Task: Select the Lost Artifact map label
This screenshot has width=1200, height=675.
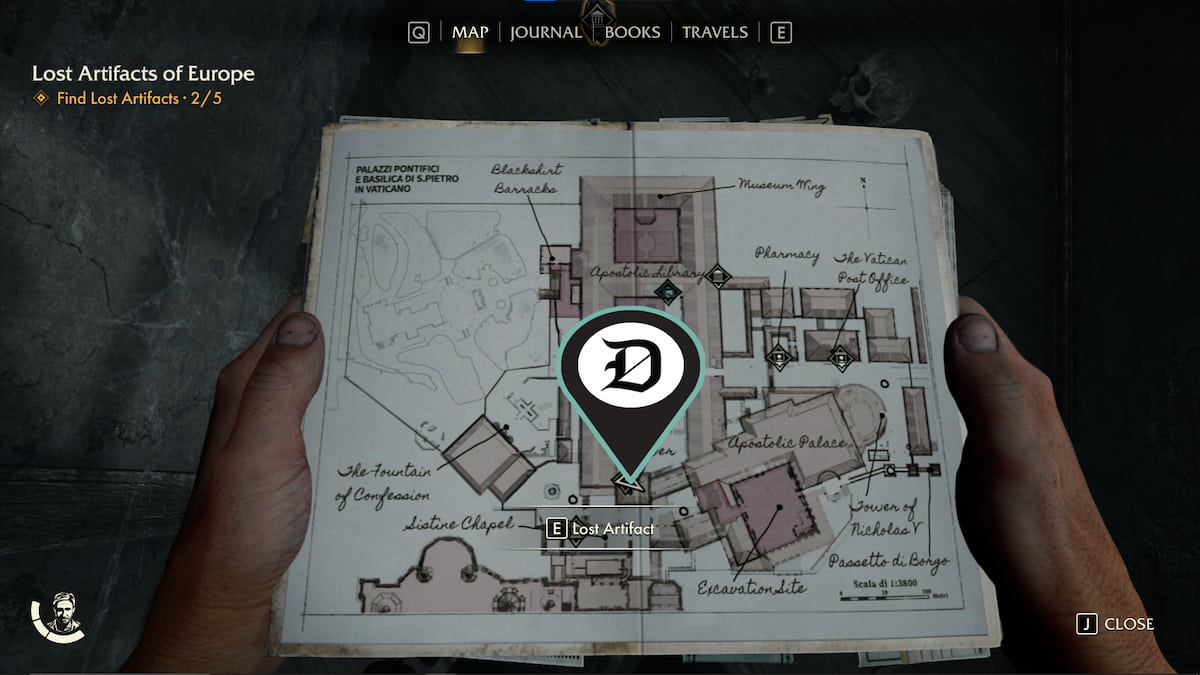Action: click(x=601, y=528)
